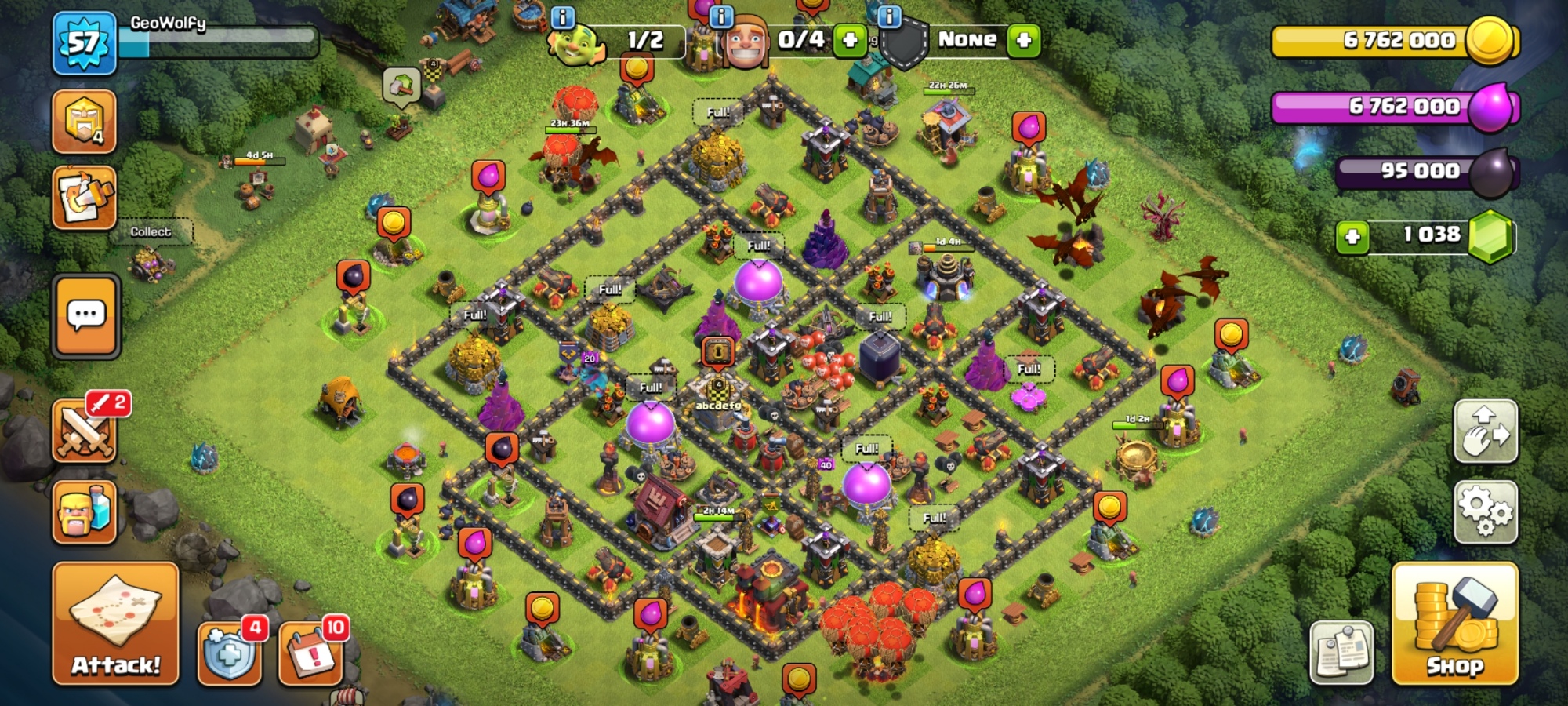Open the trophy league badge button
Image resolution: width=1568 pixels, height=706 pixels.
click(85, 122)
